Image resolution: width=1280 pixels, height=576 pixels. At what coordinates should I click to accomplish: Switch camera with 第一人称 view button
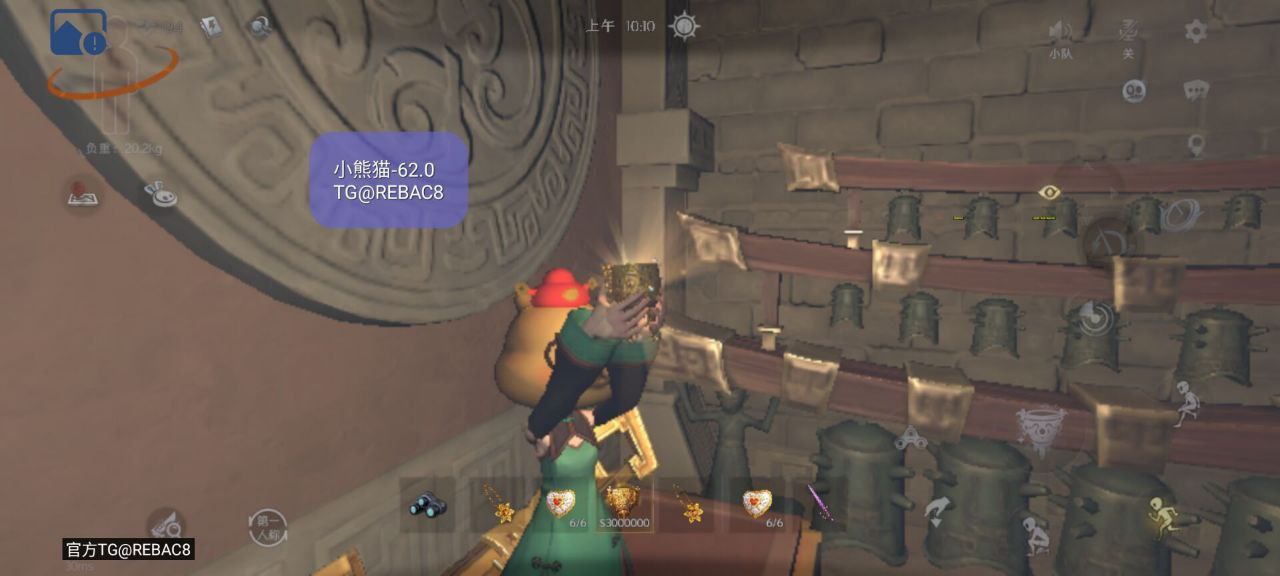tap(267, 526)
